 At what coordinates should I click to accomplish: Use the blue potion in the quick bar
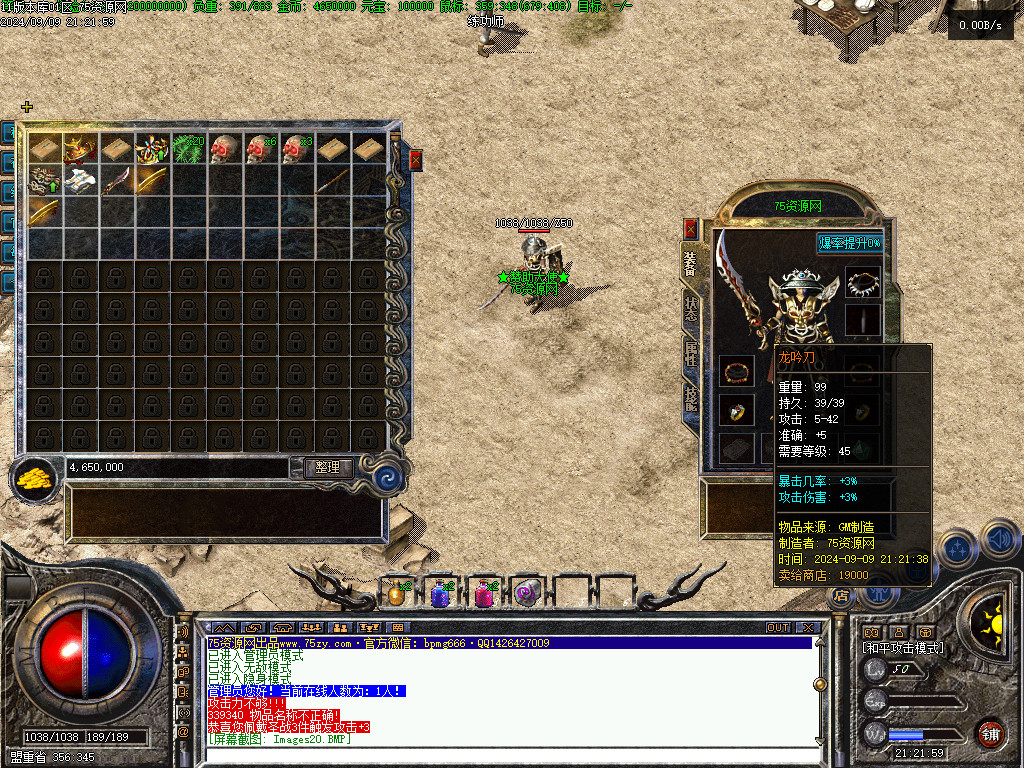[440, 594]
